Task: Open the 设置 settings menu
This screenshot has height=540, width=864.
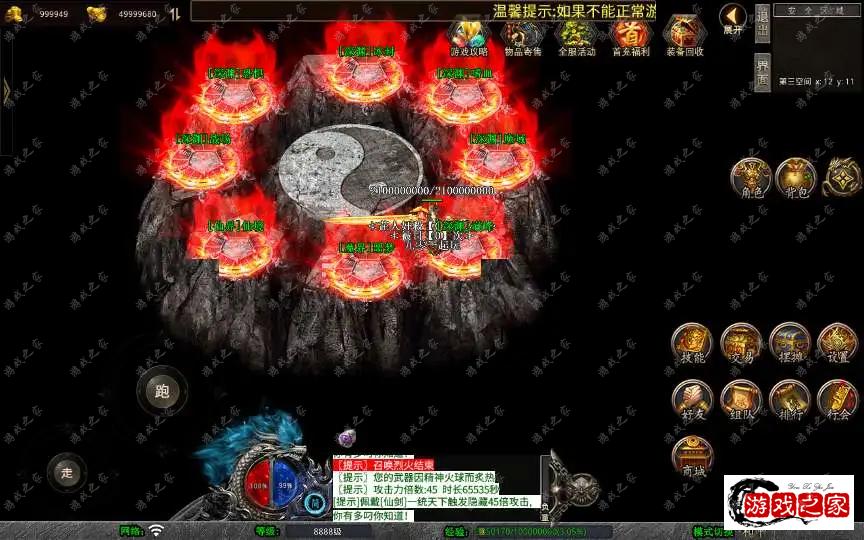Action: click(838, 343)
